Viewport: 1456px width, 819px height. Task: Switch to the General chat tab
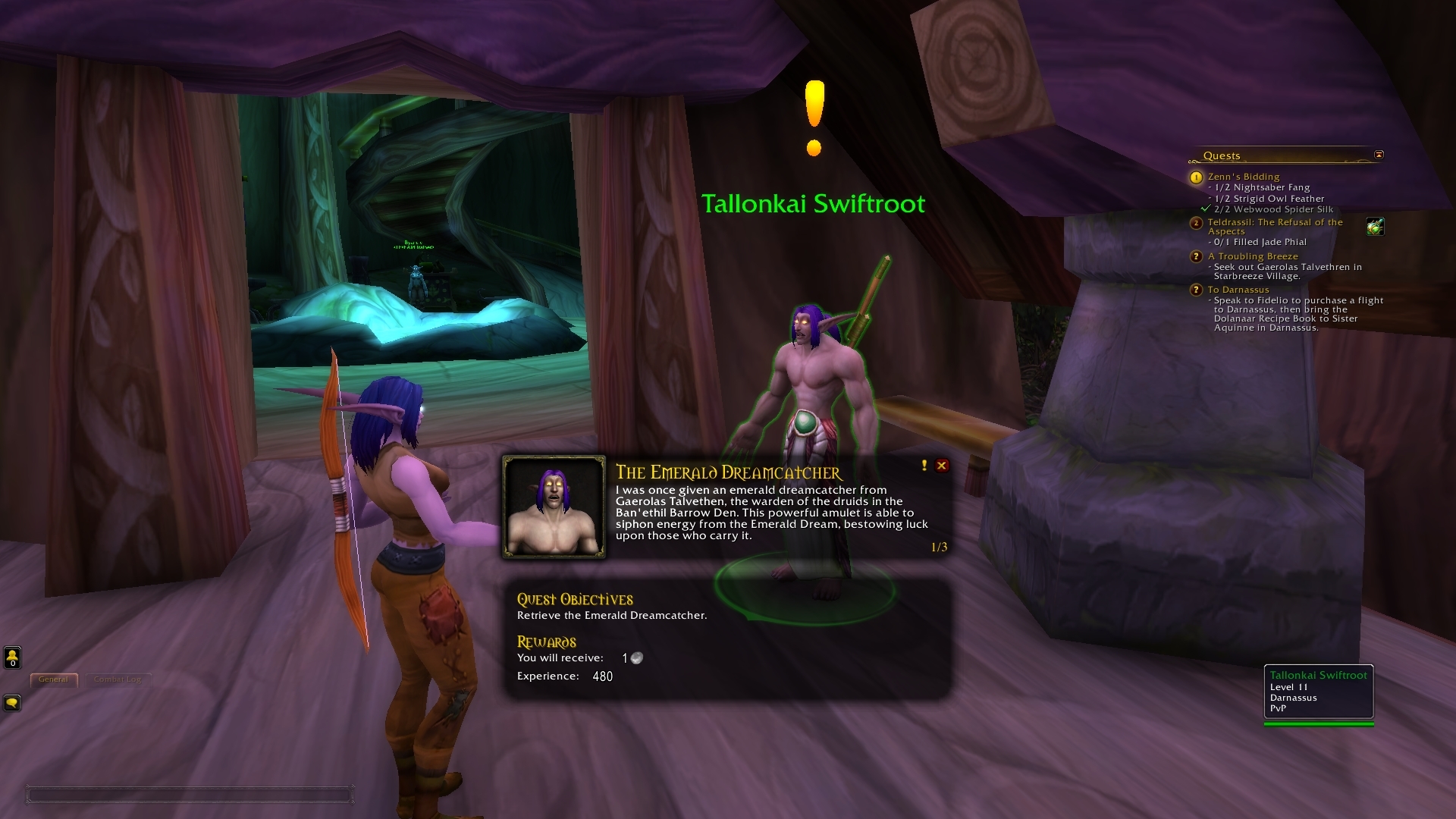pos(53,679)
